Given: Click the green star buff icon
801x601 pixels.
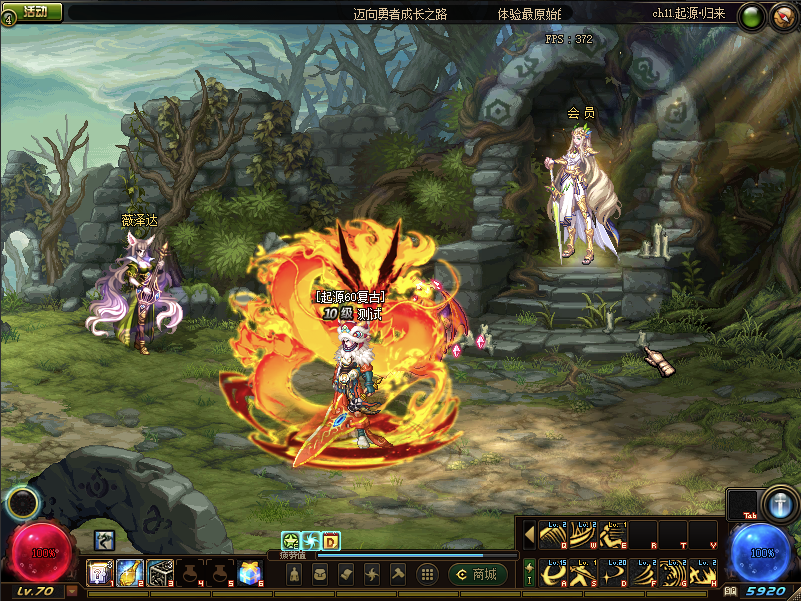Looking at the screenshot, I should pyautogui.click(x=290, y=541).
